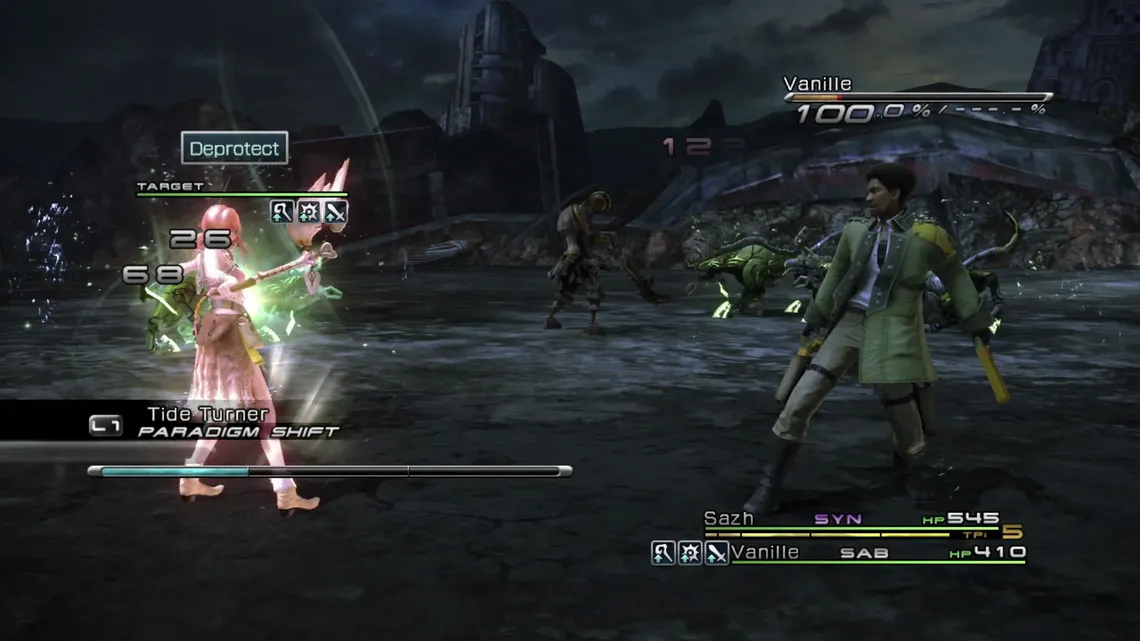
Task: Click the staff buff icon beside Vanille's party row
Action: (x=663, y=552)
